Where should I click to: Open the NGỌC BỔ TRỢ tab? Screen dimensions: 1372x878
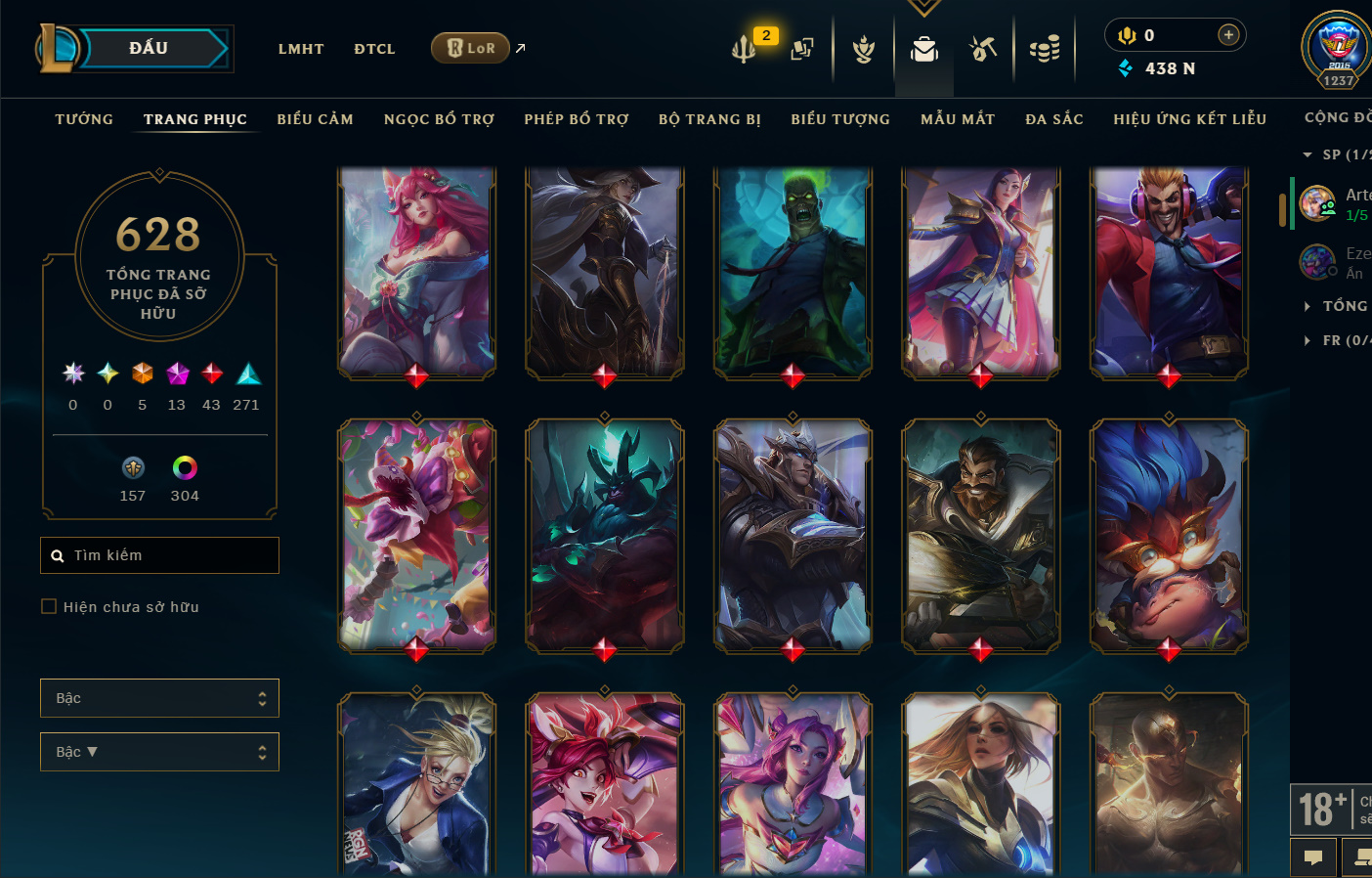439,119
